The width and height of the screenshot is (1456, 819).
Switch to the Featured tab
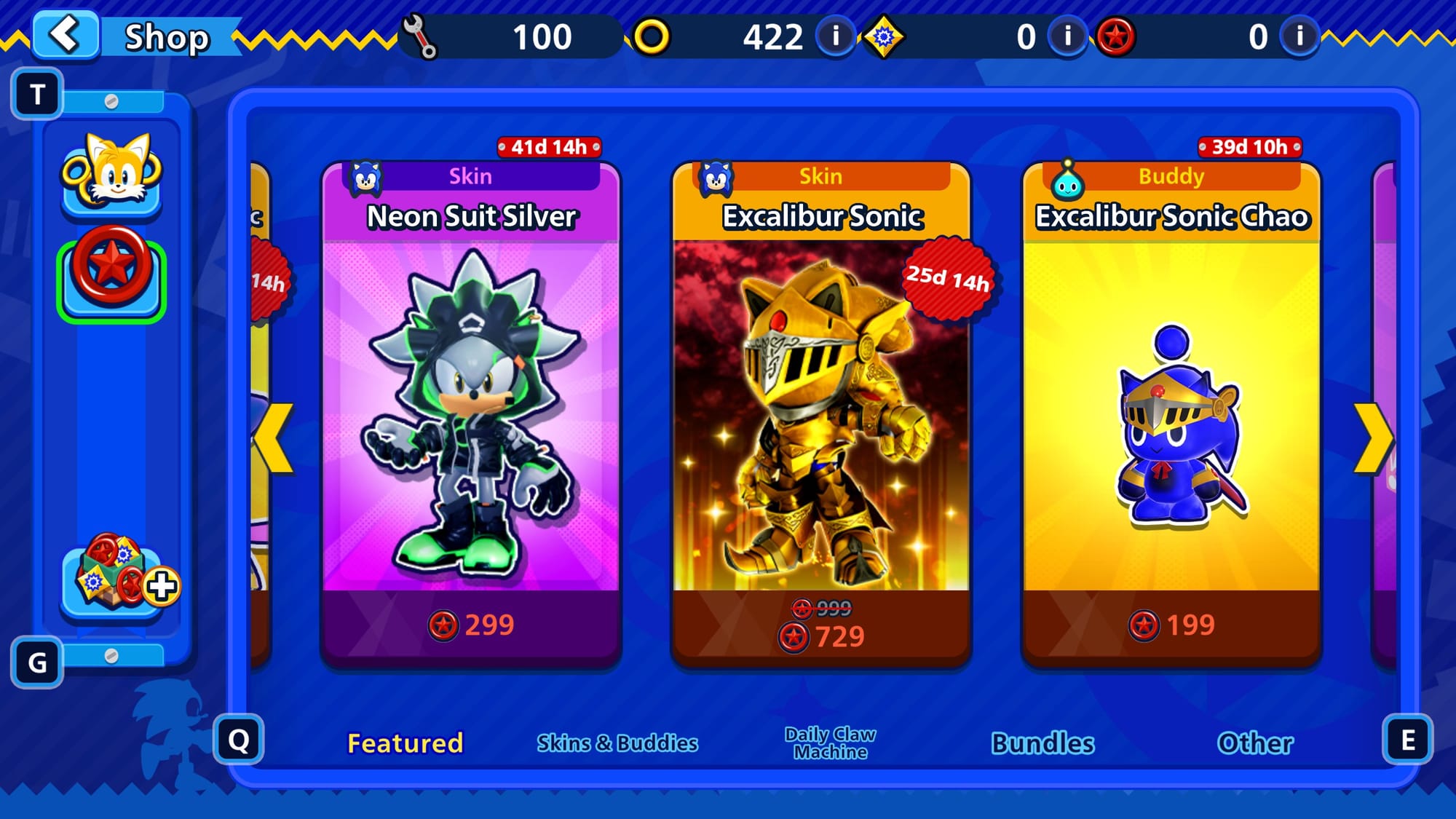(x=405, y=743)
